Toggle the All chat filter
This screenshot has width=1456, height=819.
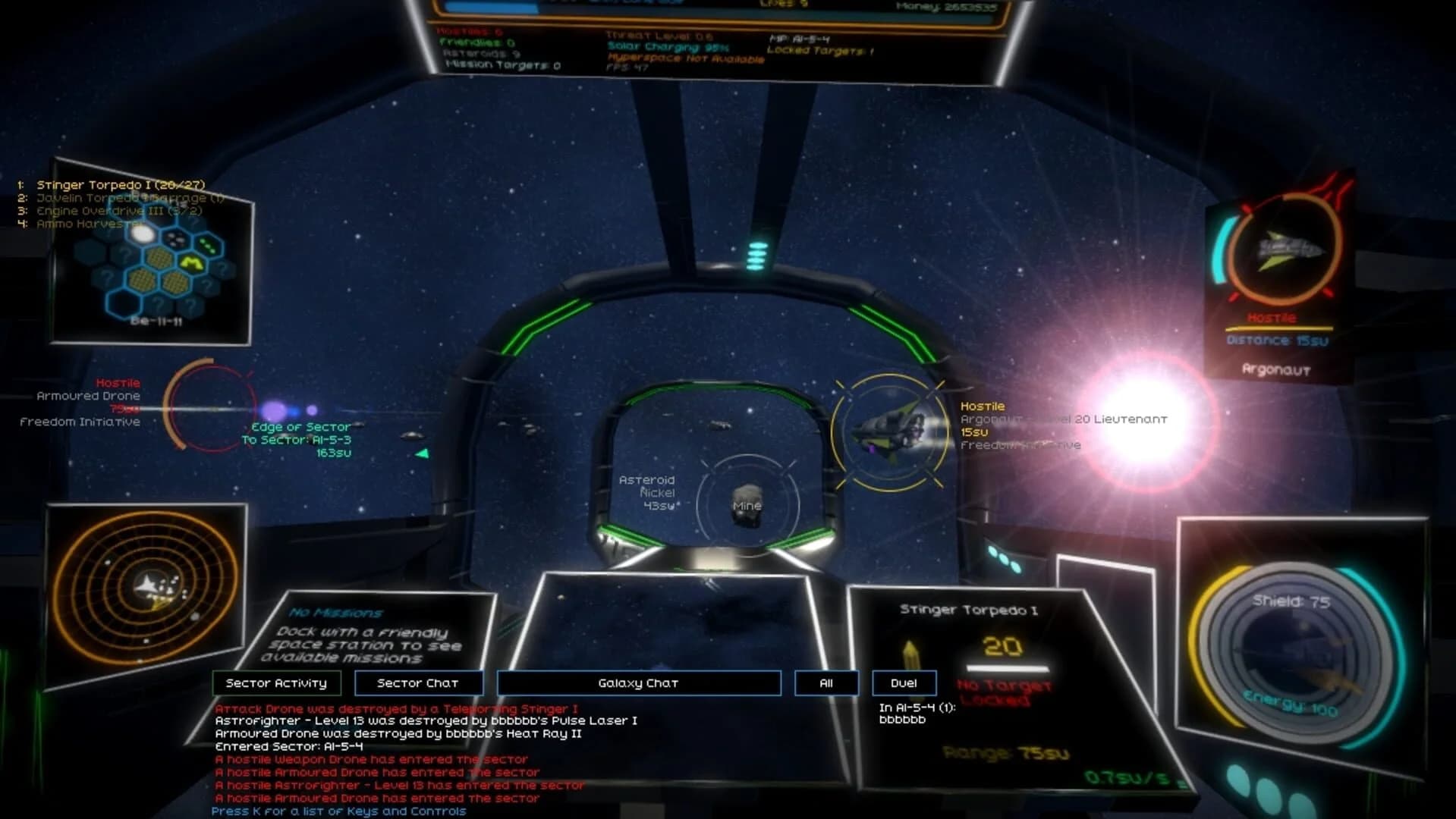826,682
